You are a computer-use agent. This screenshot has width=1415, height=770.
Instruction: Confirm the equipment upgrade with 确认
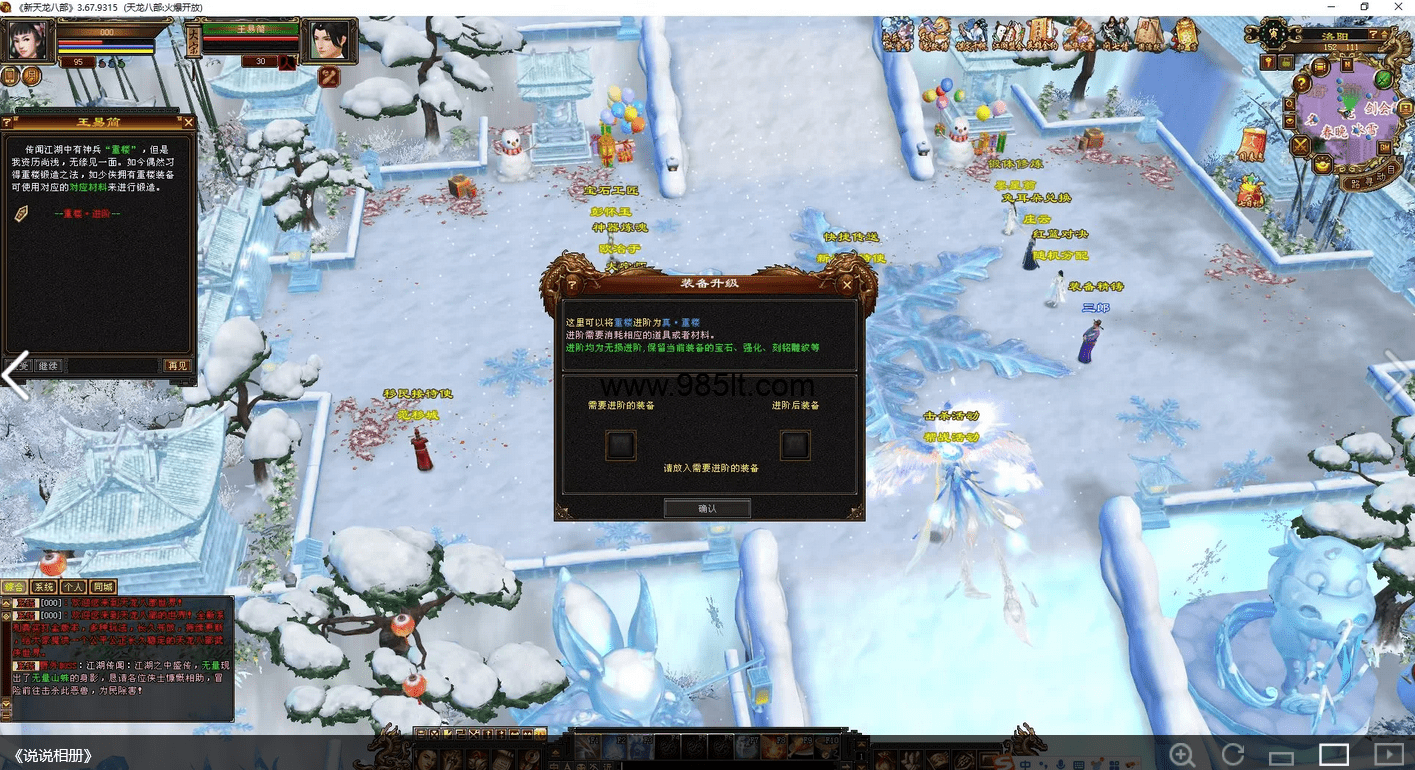pos(707,508)
